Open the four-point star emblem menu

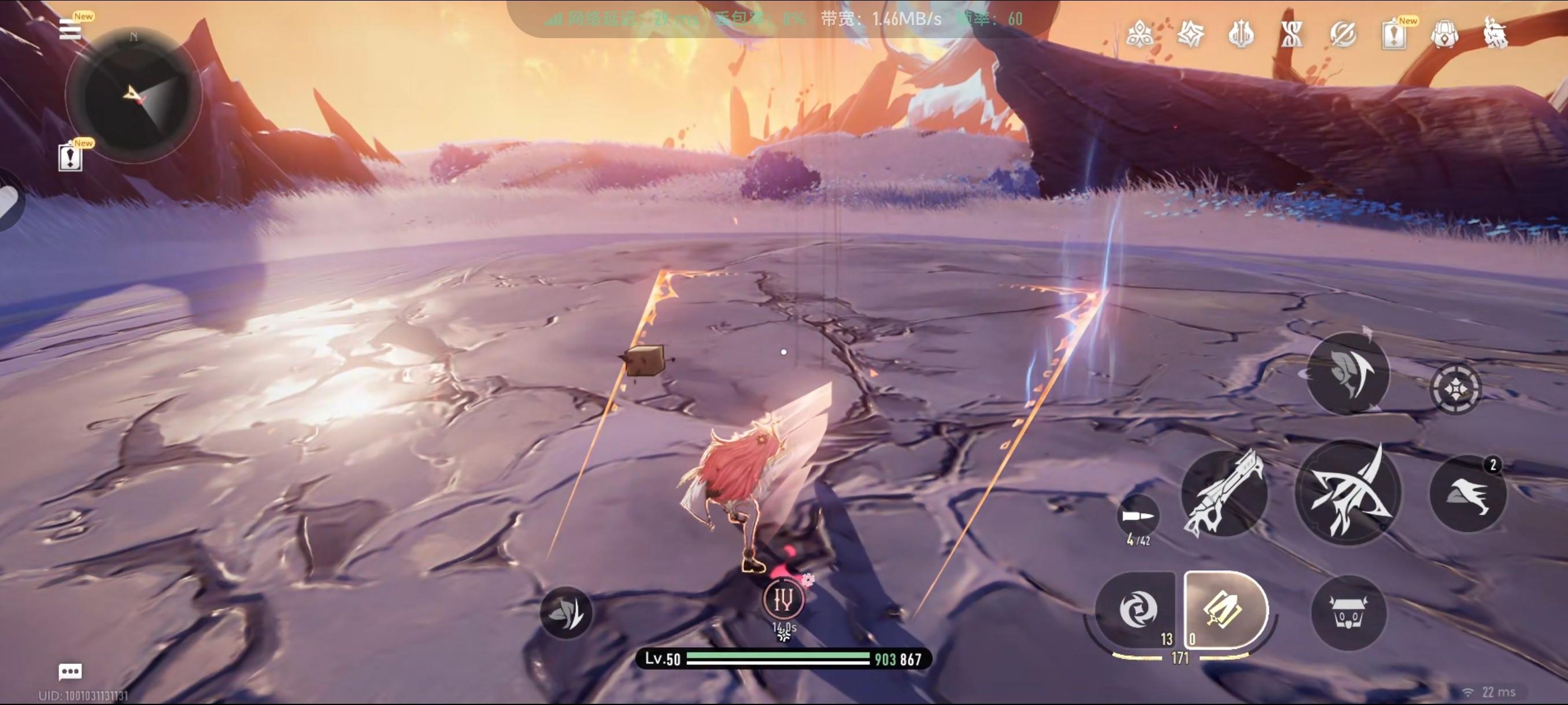coord(1190,34)
